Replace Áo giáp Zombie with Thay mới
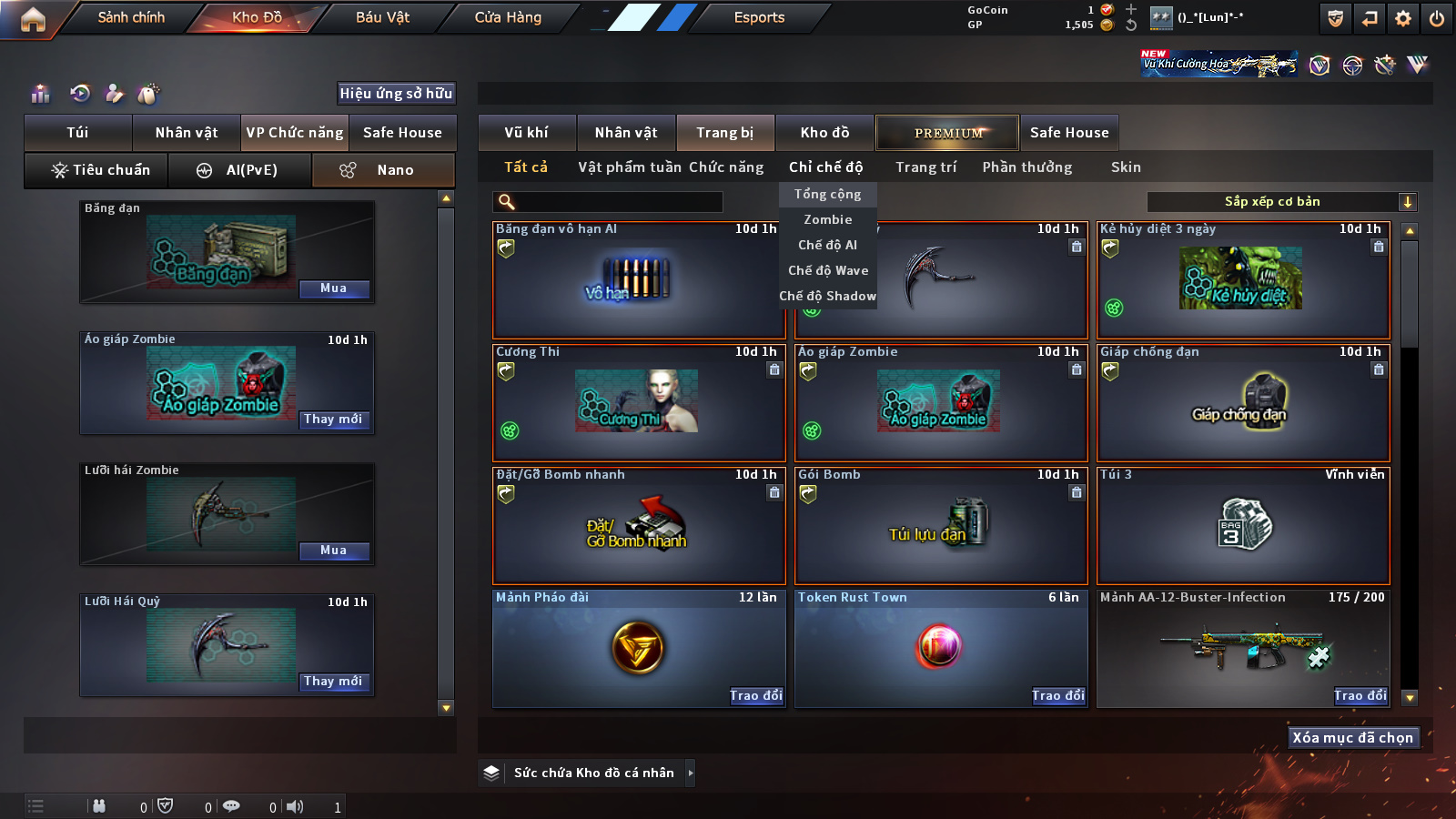 coord(334,420)
